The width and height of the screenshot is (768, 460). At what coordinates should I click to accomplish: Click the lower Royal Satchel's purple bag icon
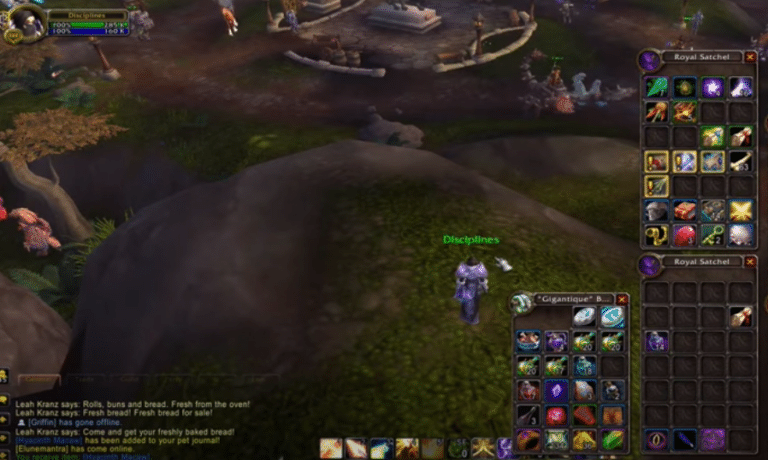pos(648,265)
